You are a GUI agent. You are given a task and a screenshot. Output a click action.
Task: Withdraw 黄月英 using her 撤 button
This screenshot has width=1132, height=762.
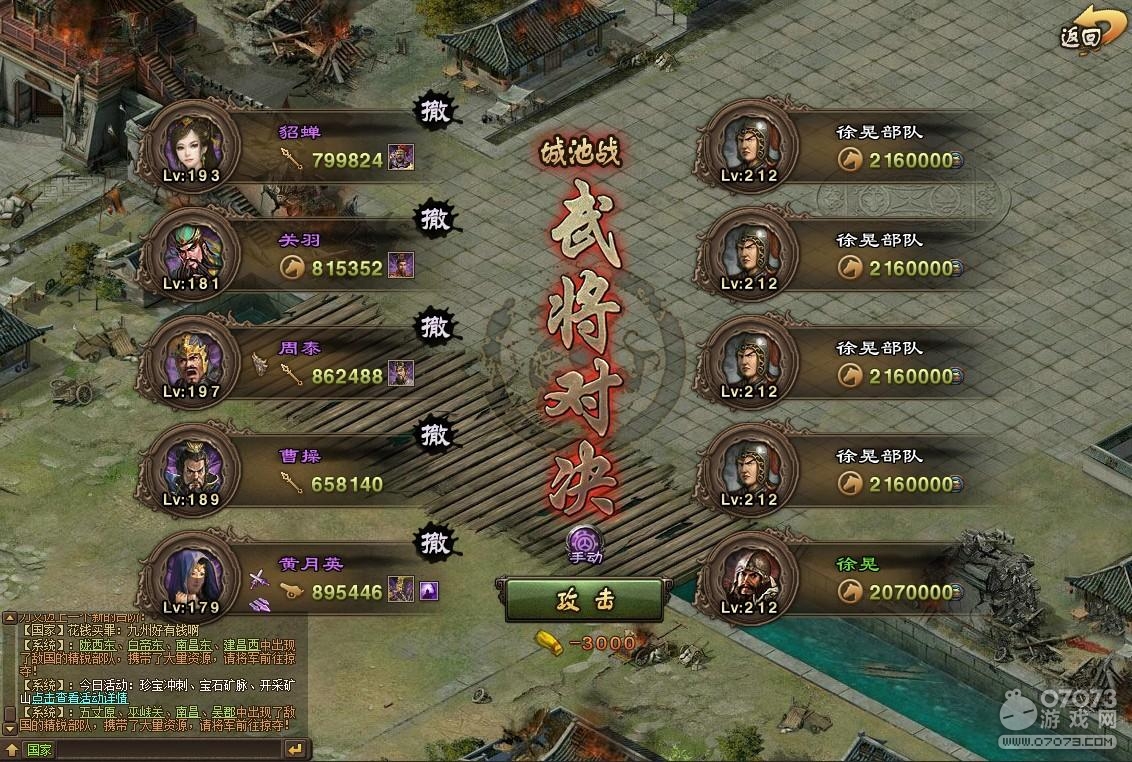tap(435, 543)
